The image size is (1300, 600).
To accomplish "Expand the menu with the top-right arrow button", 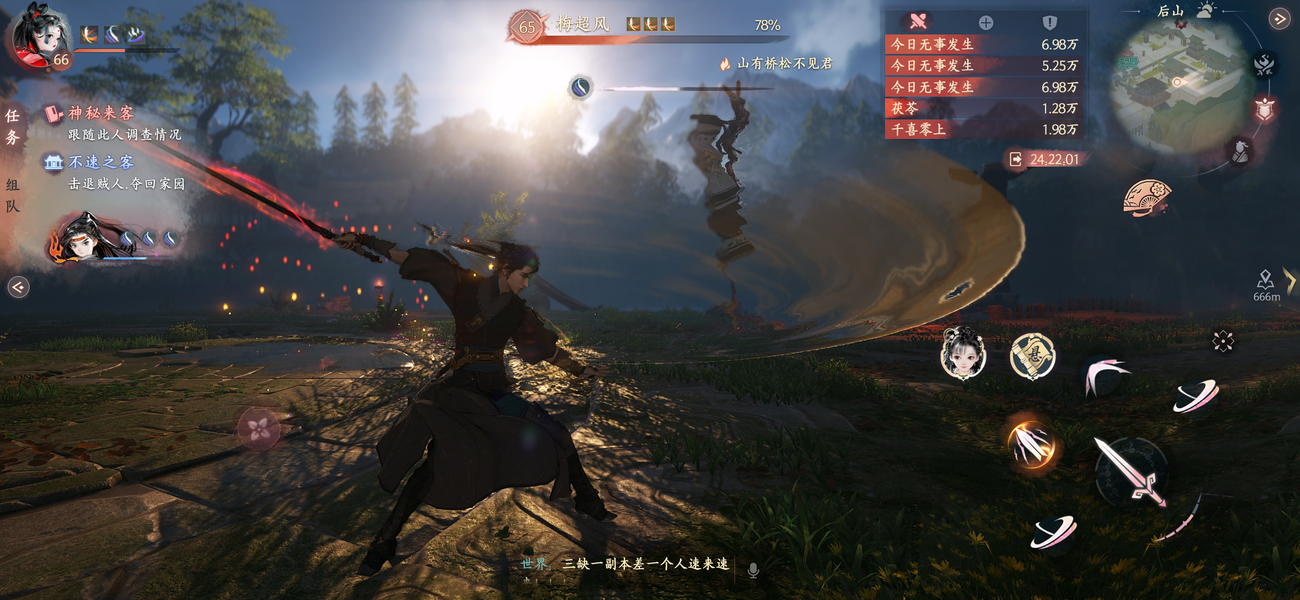I will coord(1279,18).
